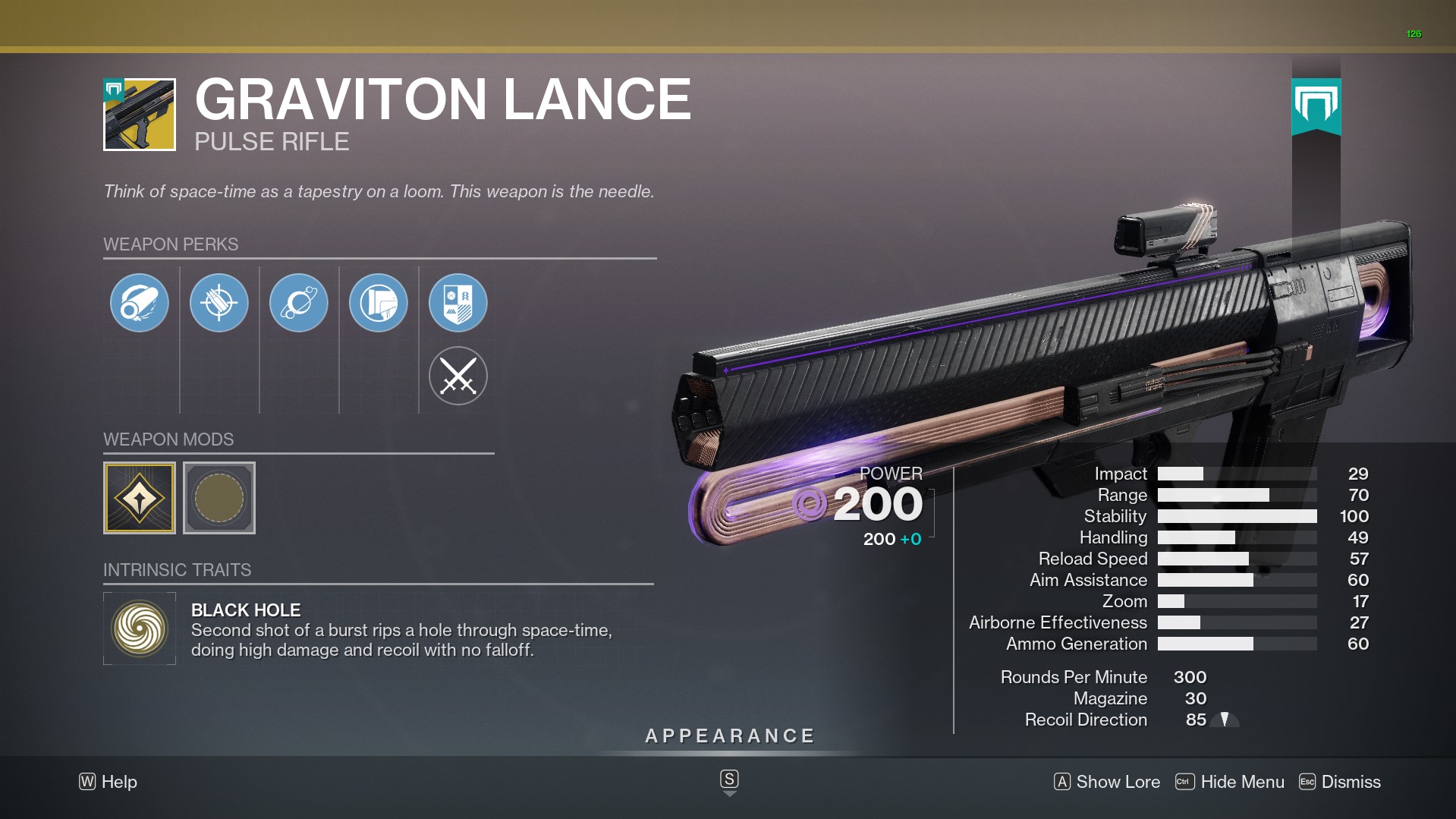Hide Menu on the inspect screen
The height and width of the screenshot is (819, 1456).
pyautogui.click(x=1230, y=782)
